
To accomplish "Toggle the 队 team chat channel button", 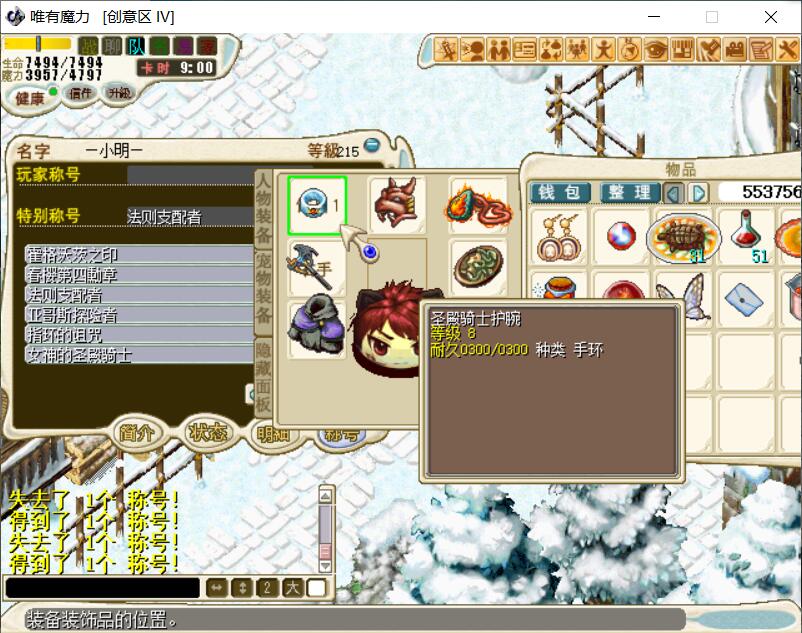I will 136,46.
